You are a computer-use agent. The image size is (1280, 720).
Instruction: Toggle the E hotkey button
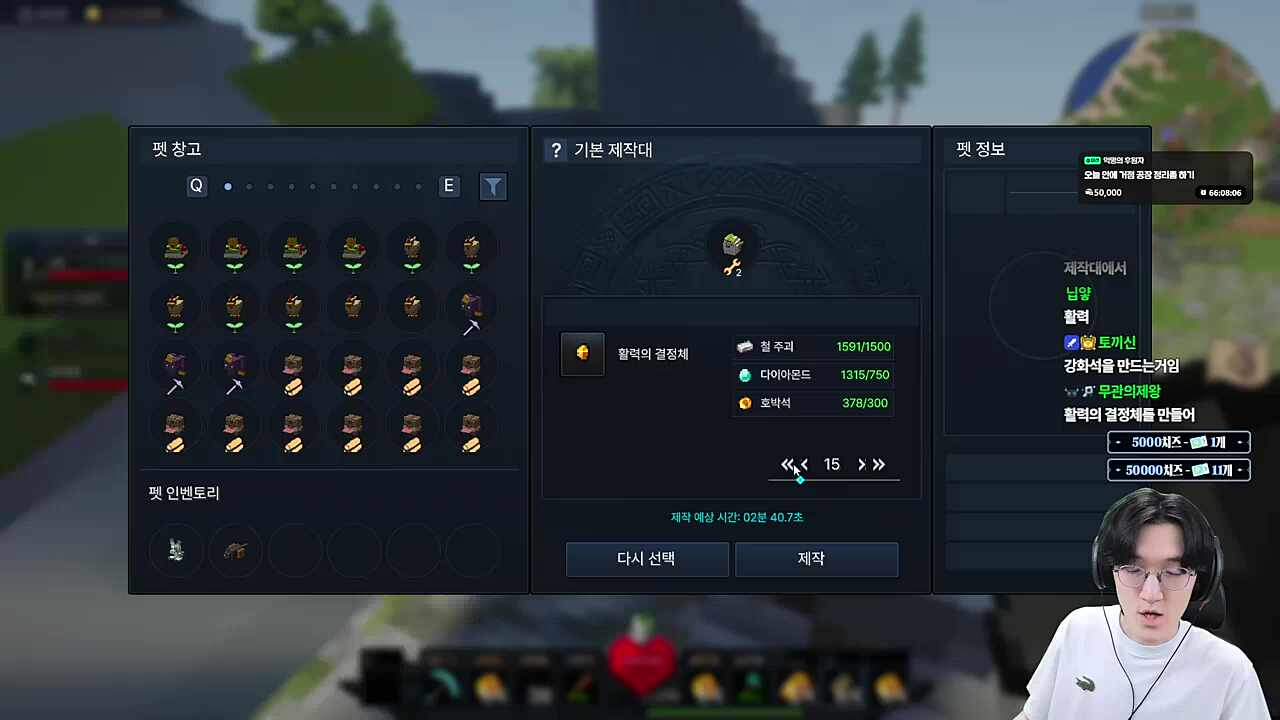coord(448,185)
